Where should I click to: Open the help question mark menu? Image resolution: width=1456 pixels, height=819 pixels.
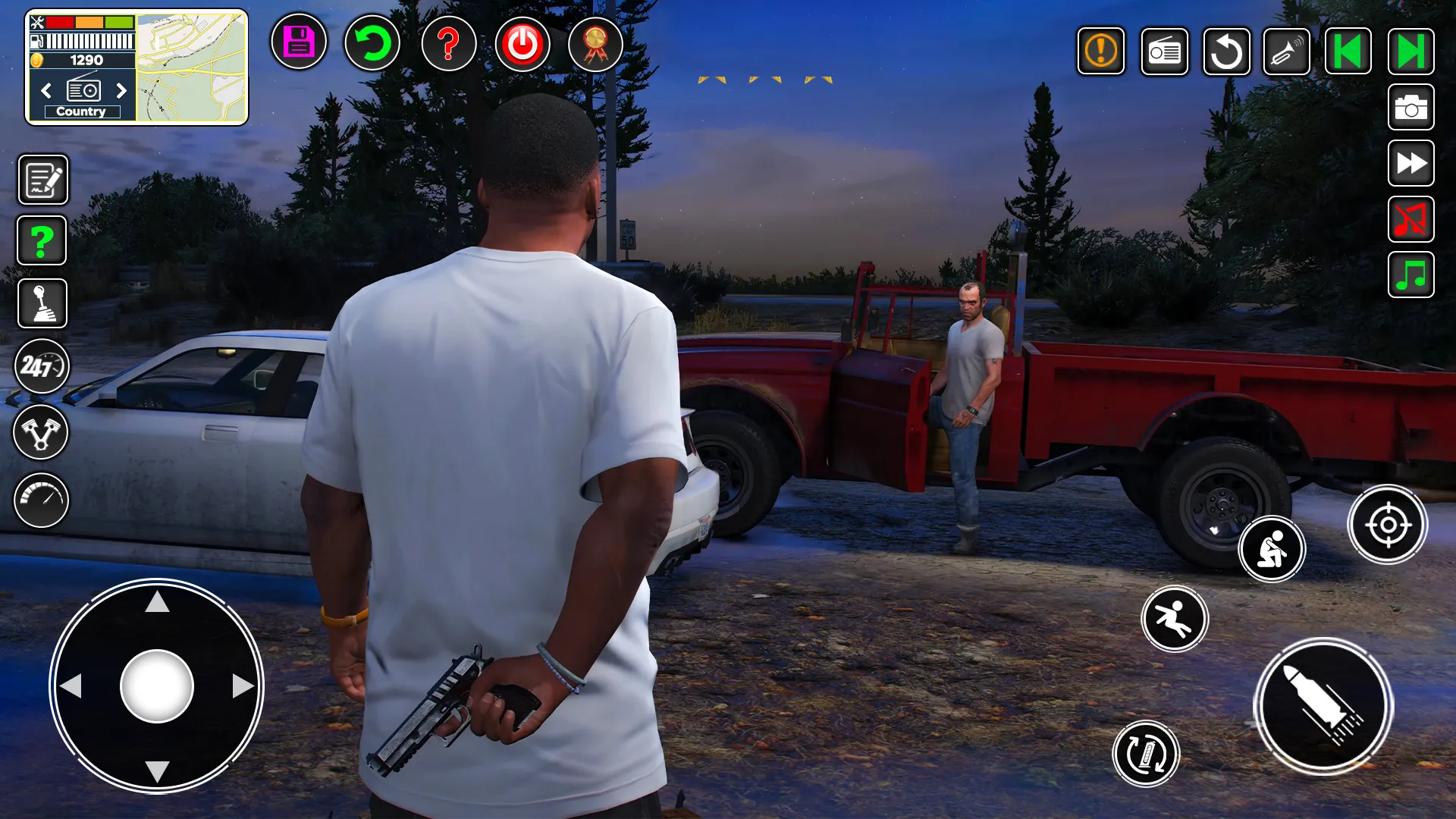click(x=449, y=44)
